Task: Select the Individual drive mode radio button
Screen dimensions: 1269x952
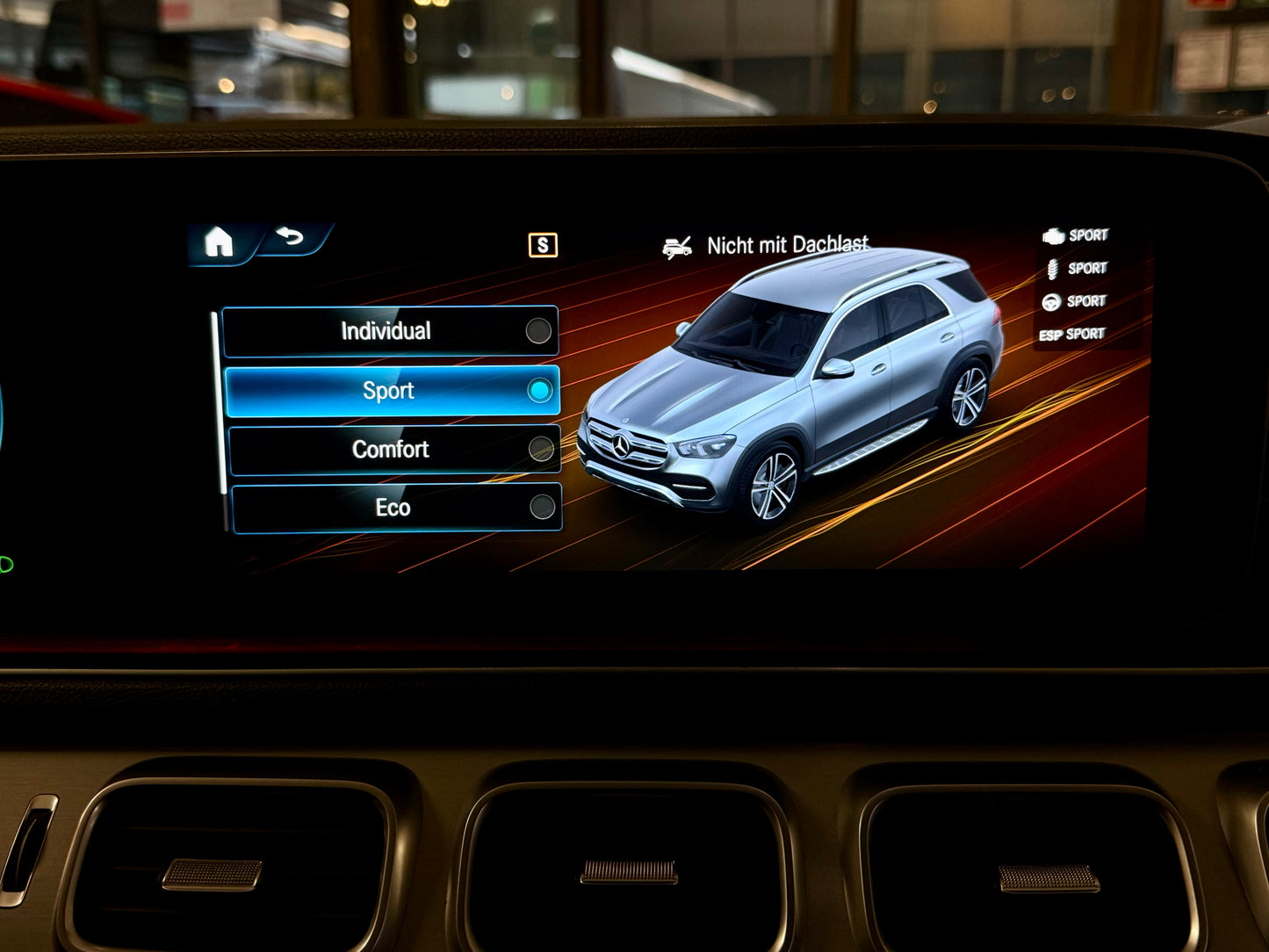Action: 540,331
